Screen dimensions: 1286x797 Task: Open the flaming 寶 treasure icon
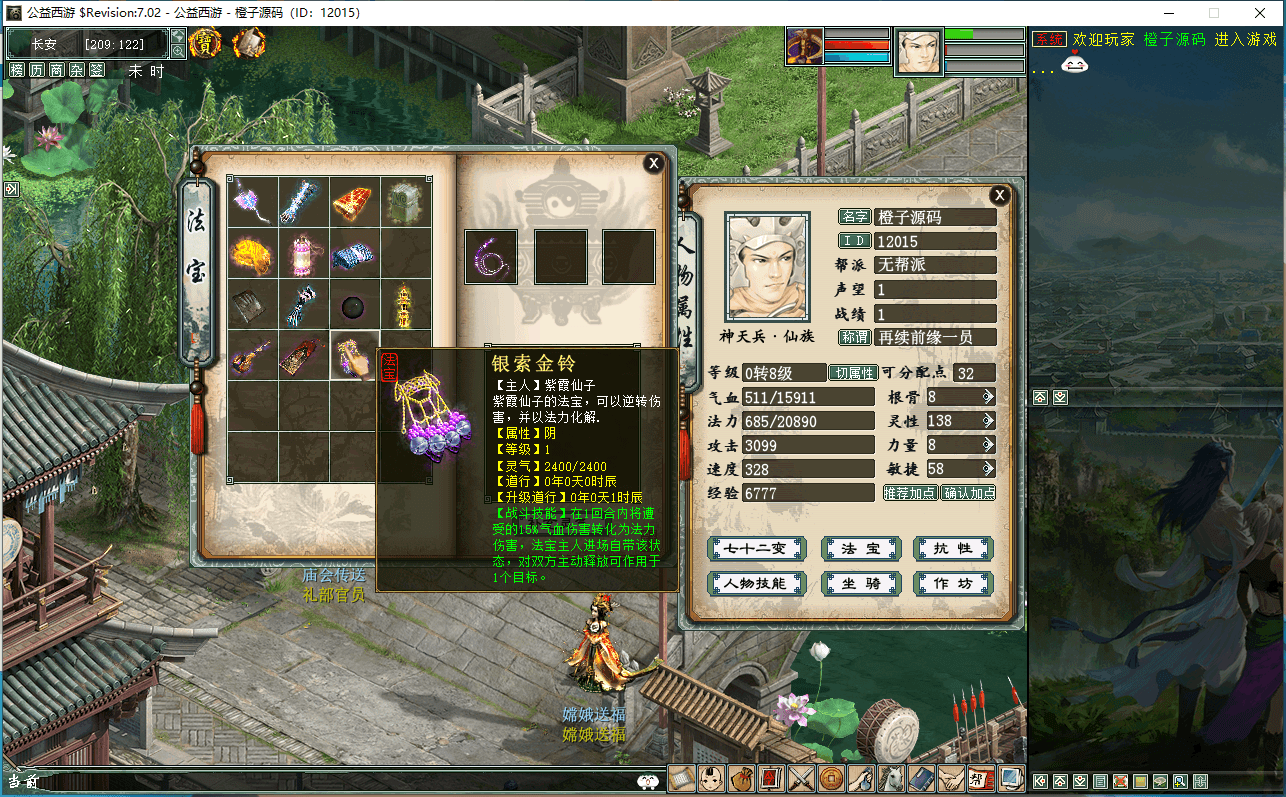(x=205, y=43)
